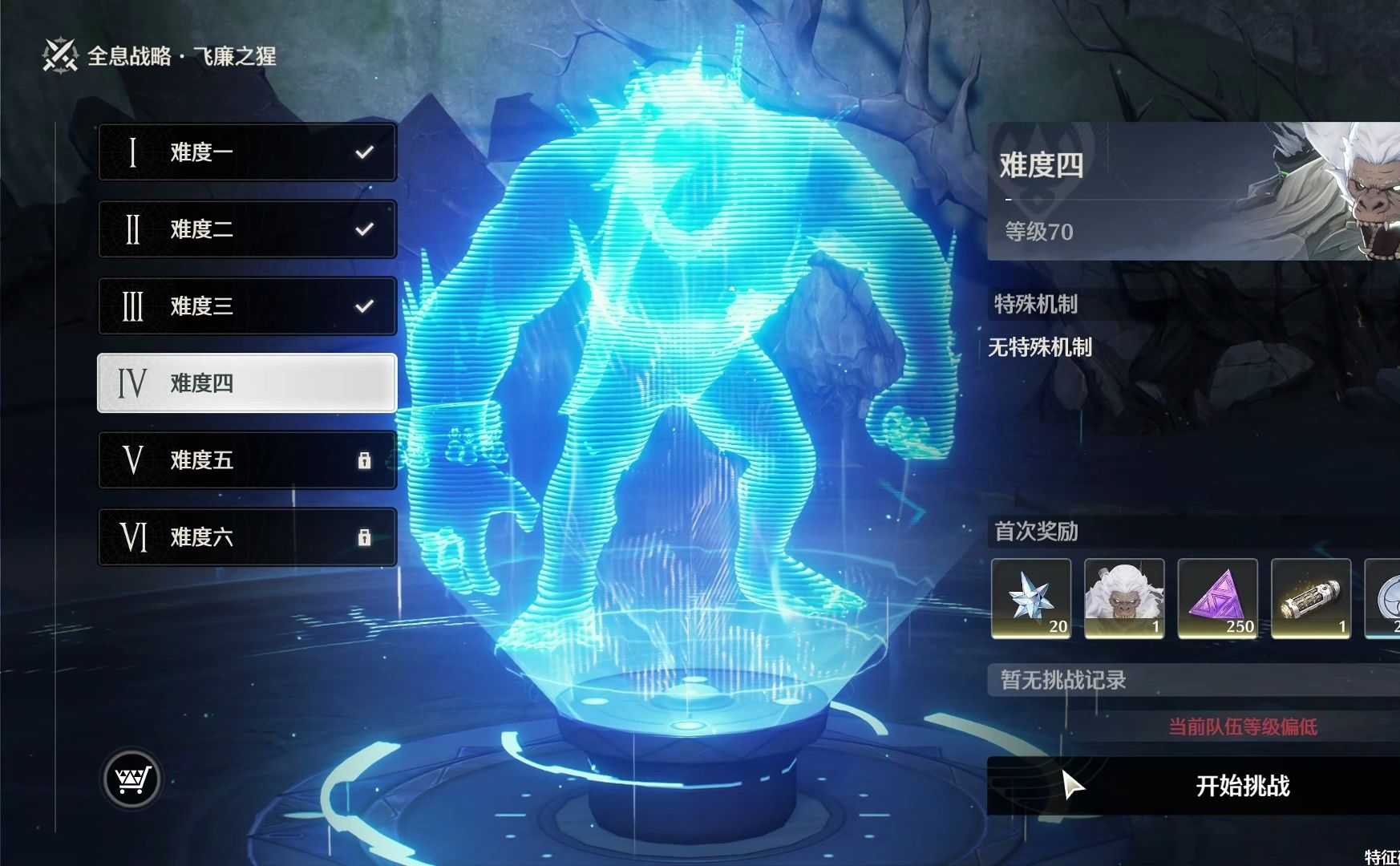Image resolution: width=1400 pixels, height=866 pixels.
Task: Choose the 难度二 difficulty row
Action: click(x=247, y=229)
